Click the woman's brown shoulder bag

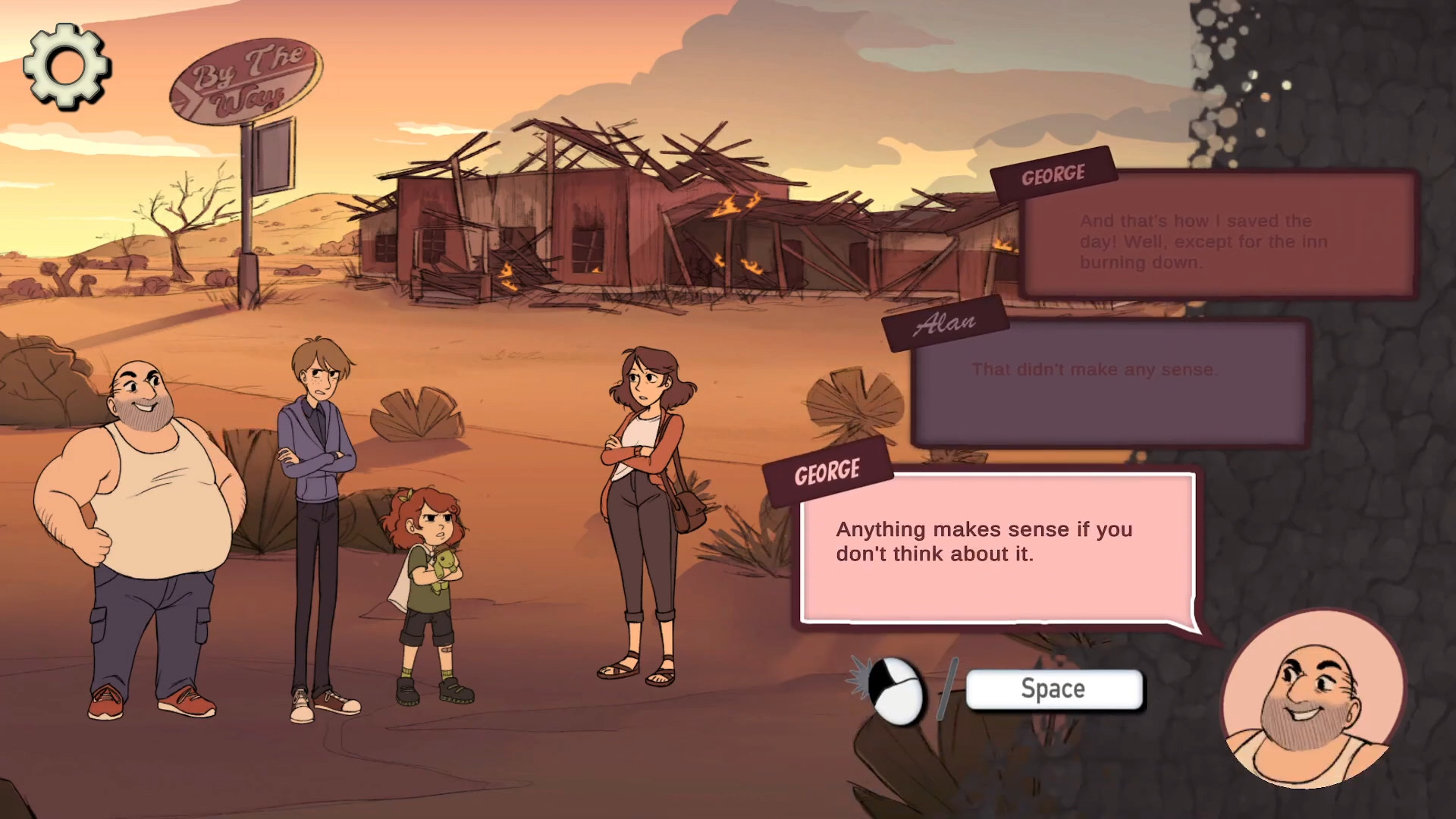(686, 508)
